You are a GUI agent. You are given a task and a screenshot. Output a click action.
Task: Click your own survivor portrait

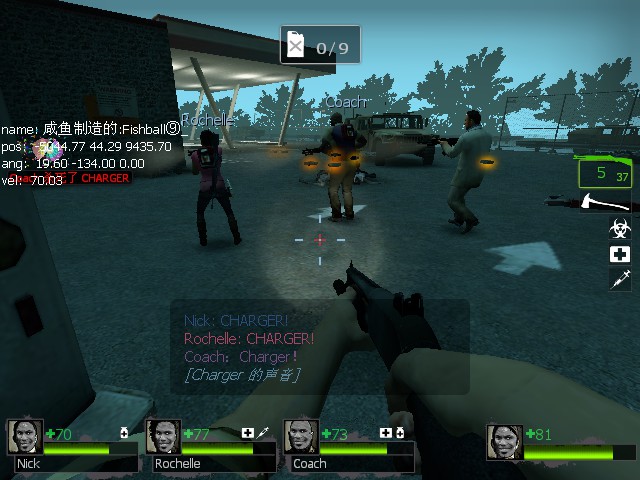(505, 442)
